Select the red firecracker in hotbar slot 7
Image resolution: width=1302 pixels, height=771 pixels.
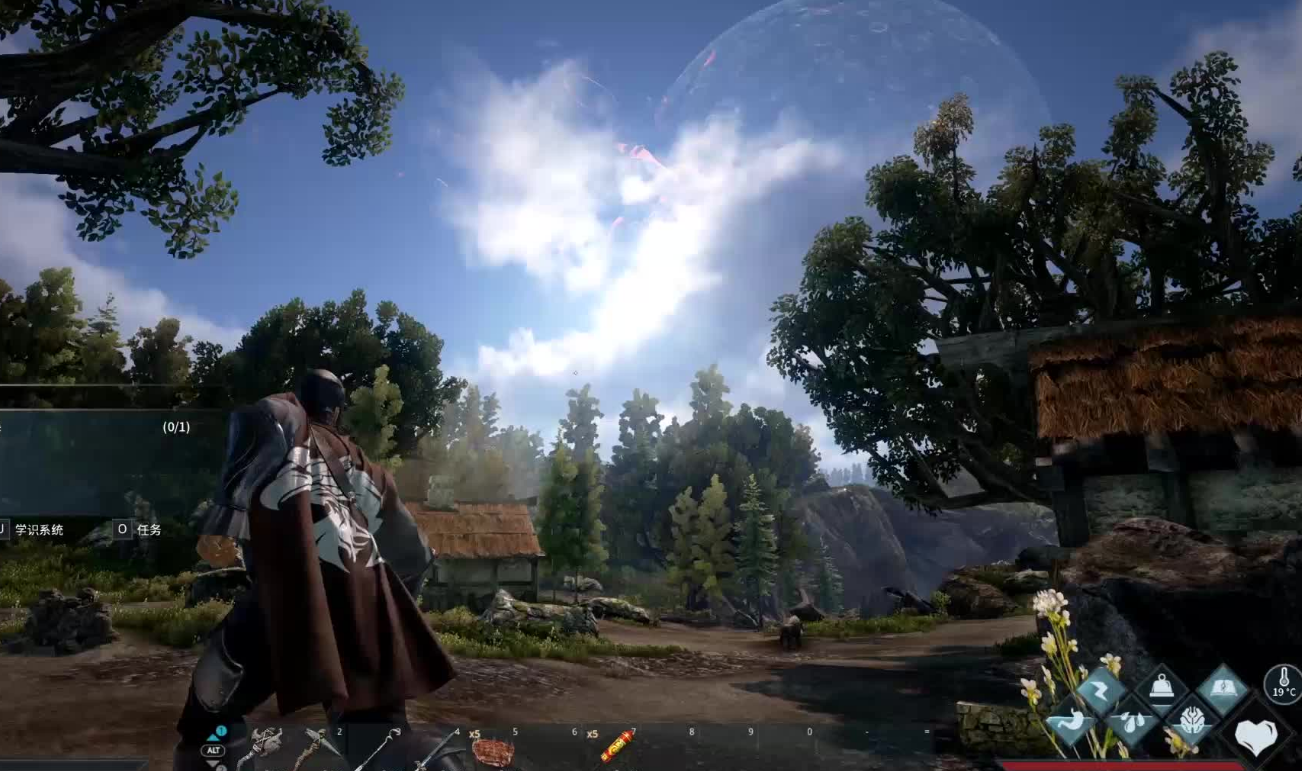point(616,747)
